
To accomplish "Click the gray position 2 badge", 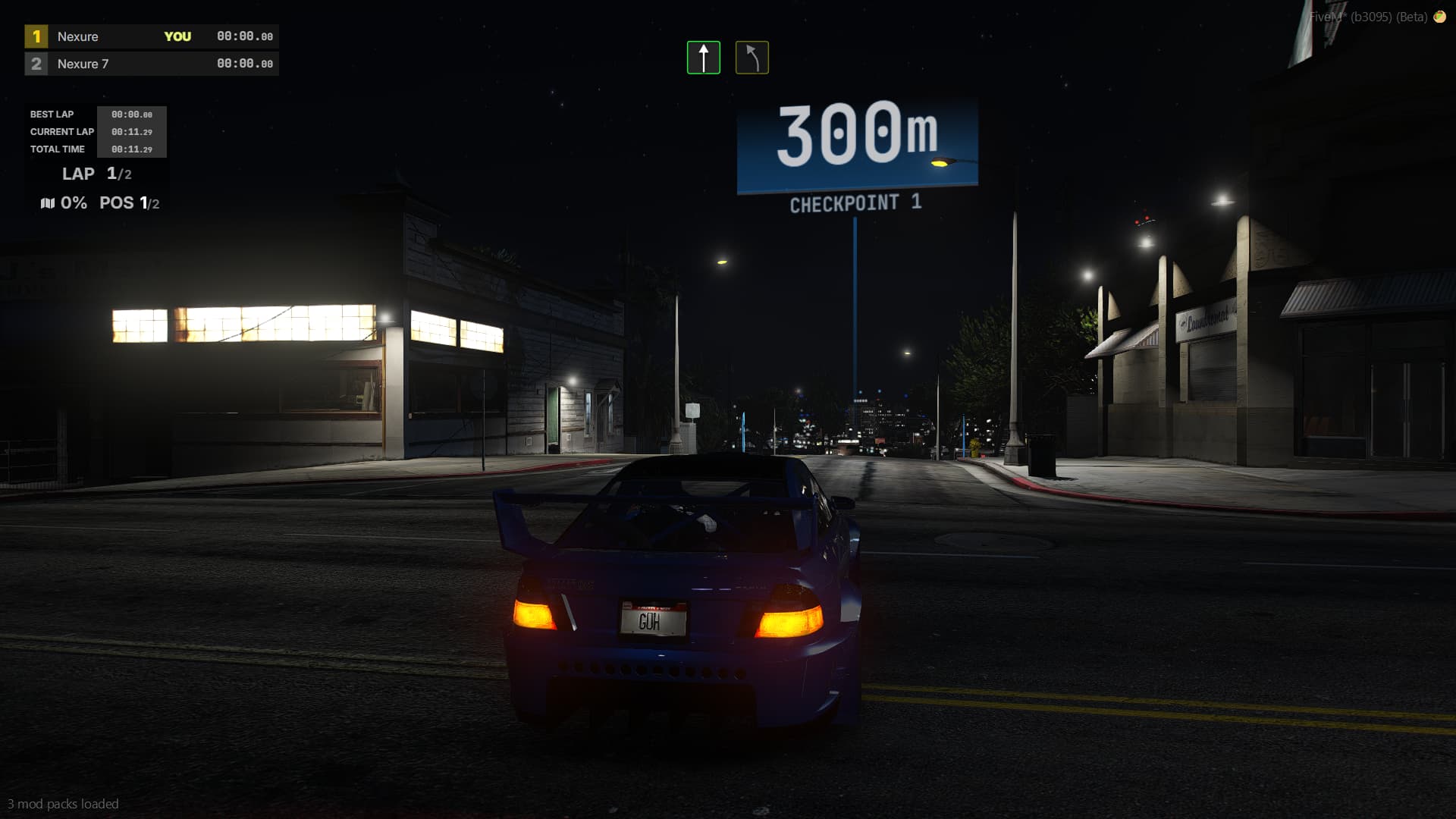I will 35,64.
